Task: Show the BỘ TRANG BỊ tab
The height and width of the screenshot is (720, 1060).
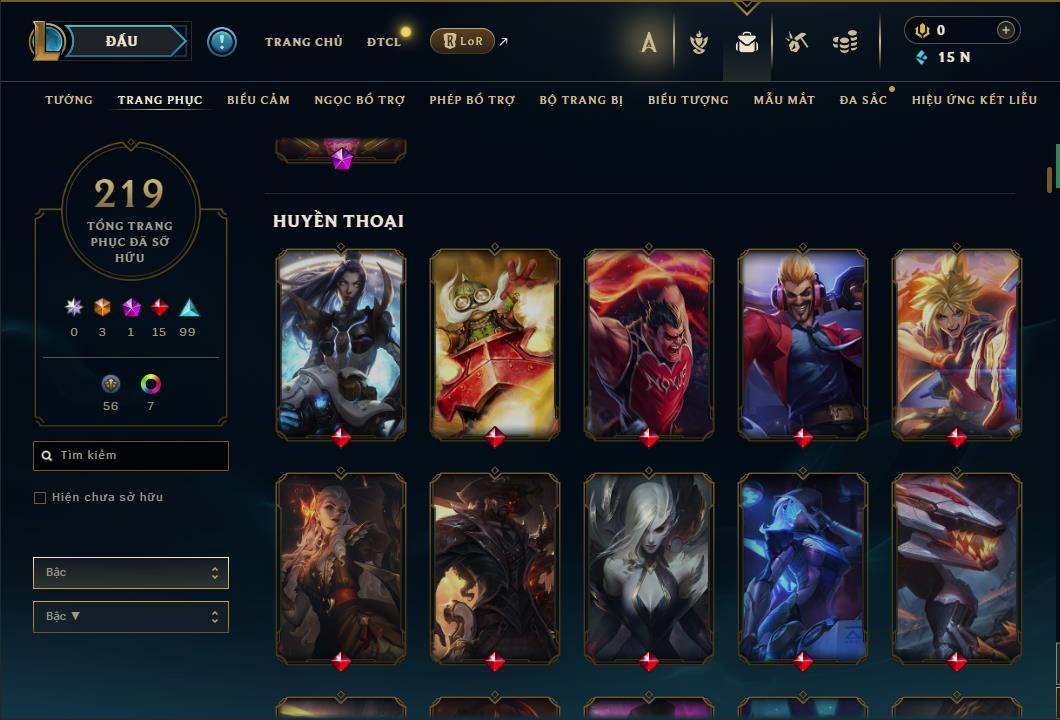Action: tap(581, 100)
